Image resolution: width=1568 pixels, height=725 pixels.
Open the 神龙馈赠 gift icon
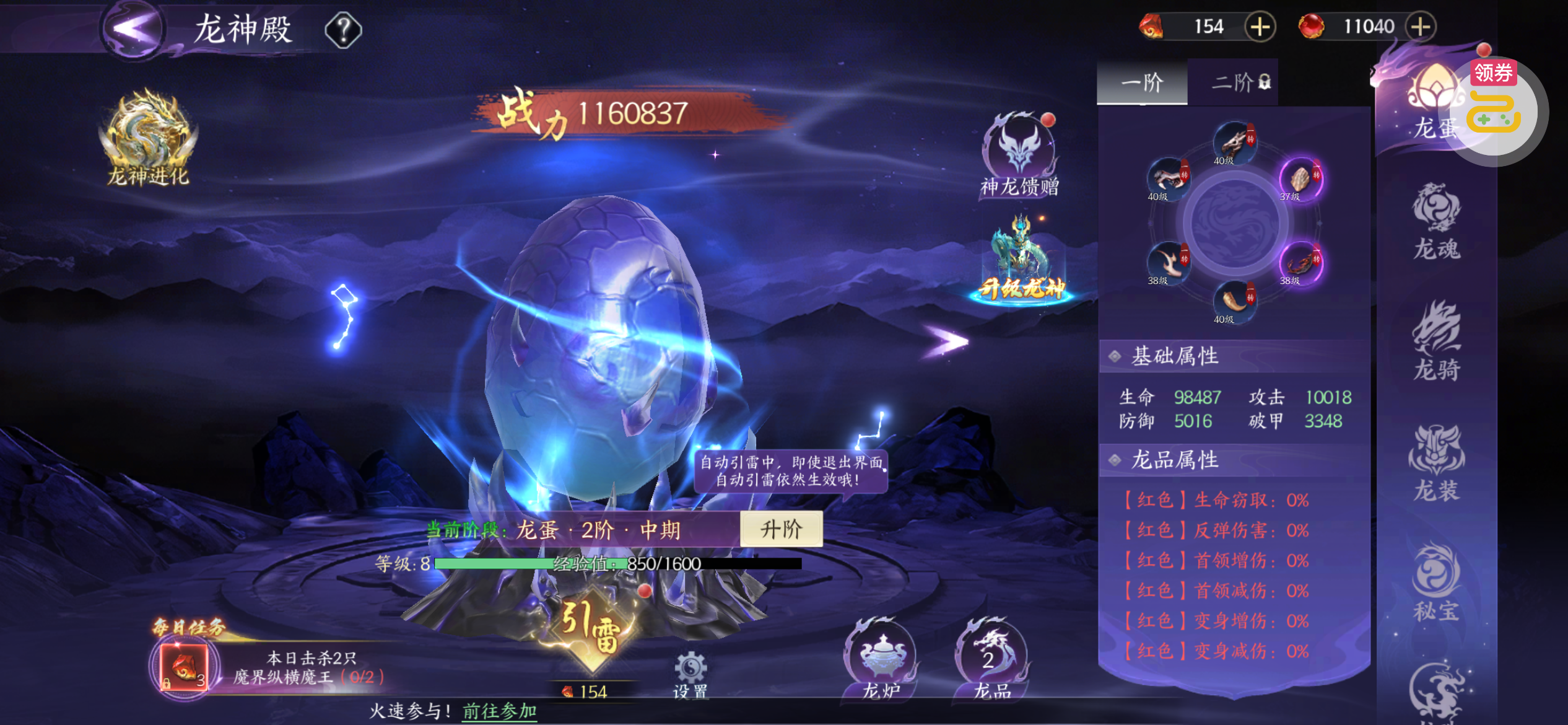[1020, 155]
